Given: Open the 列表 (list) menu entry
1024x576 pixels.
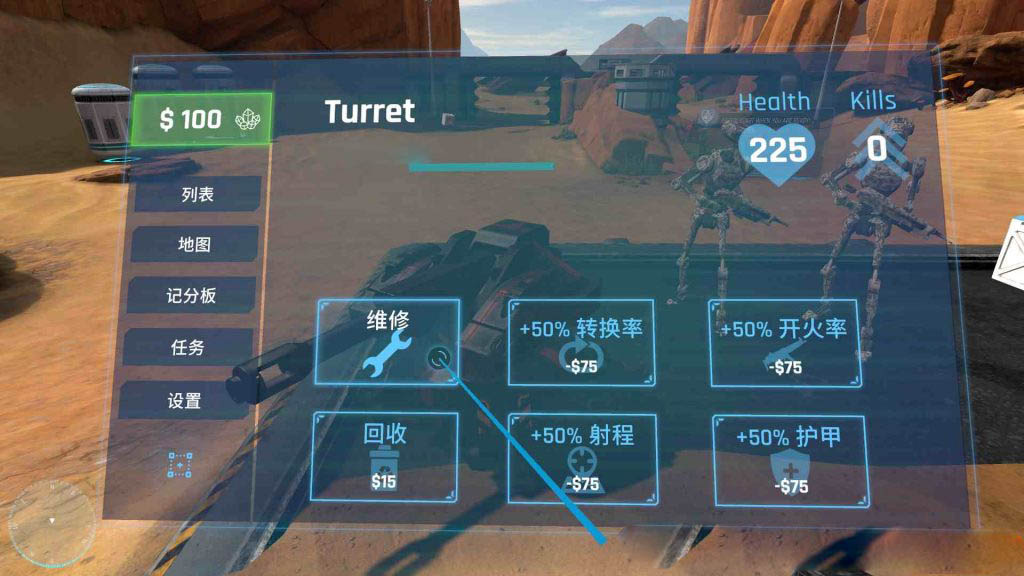Looking at the screenshot, I should [x=197, y=194].
